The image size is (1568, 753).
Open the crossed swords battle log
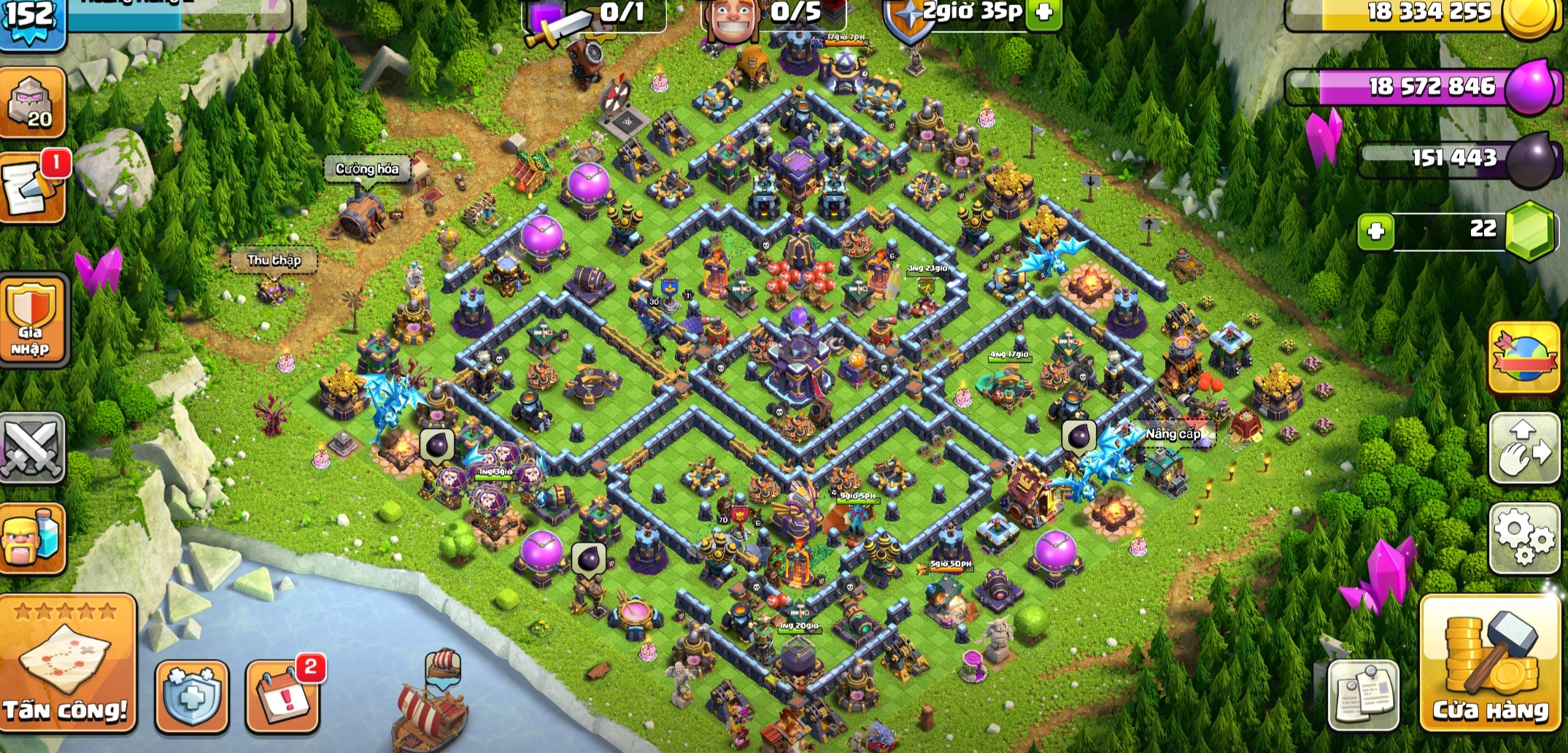[32, 447]
